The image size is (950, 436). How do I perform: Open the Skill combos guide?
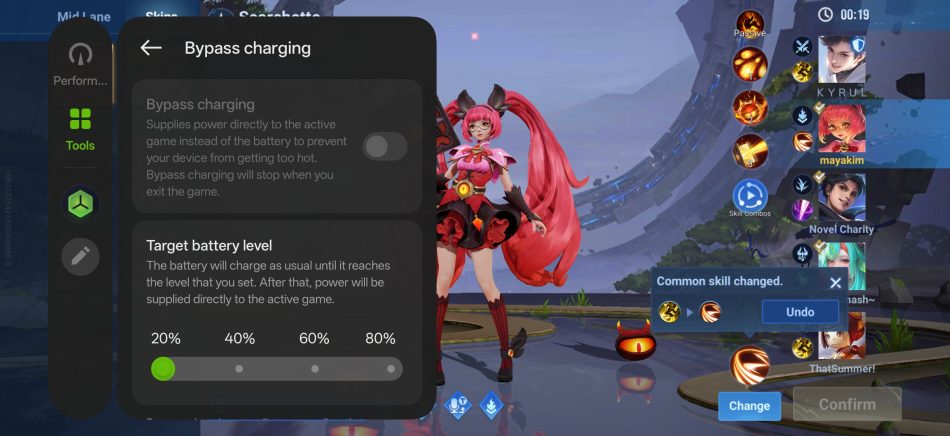coord(750,197)
